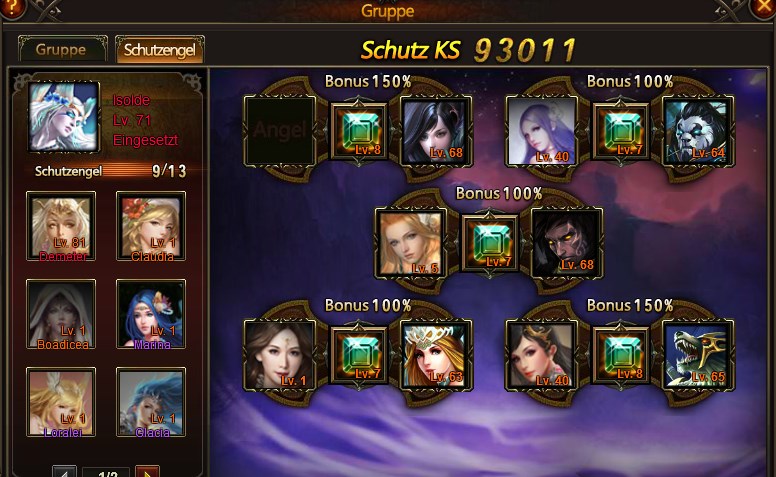Pick the Boadicea angel portrait

click(x=61, y=314)
